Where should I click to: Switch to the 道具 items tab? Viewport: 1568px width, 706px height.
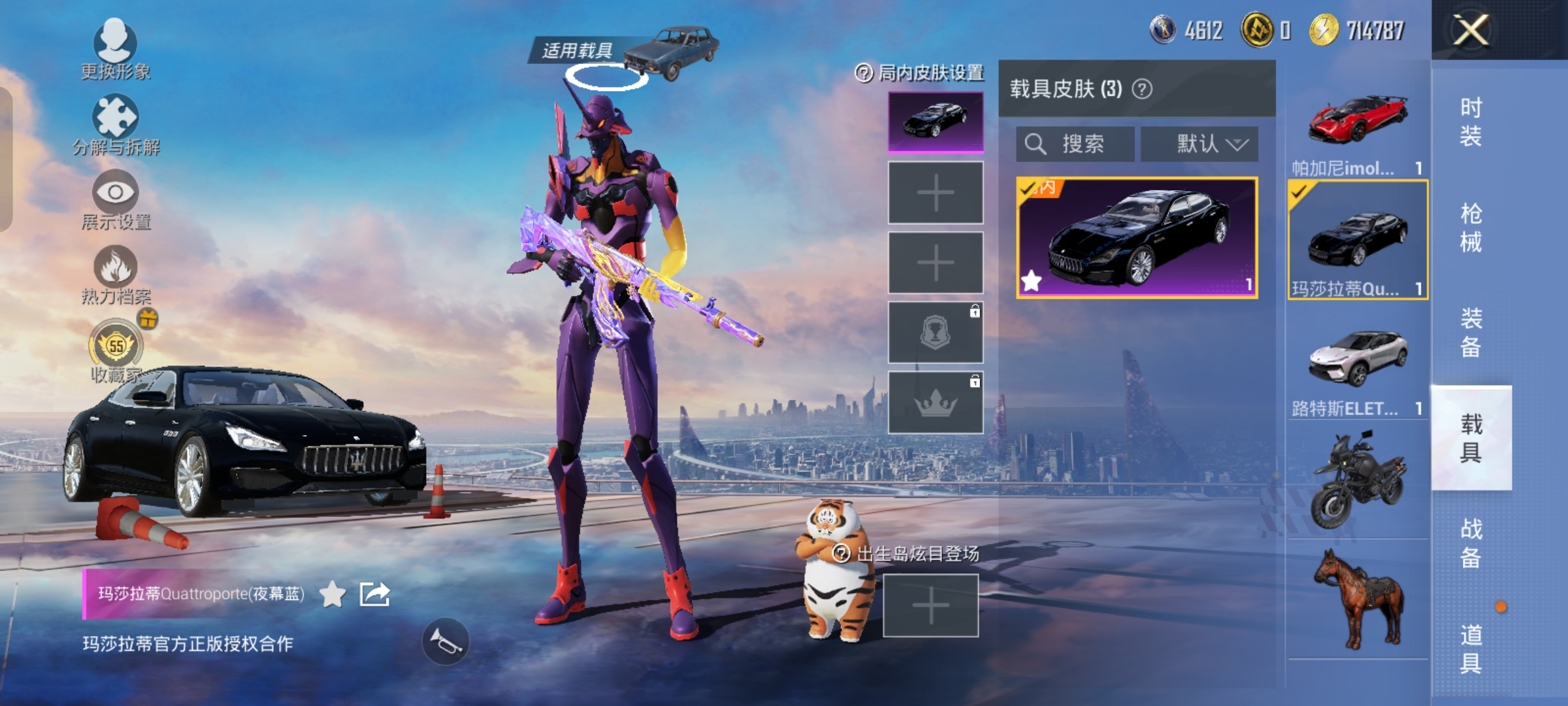click(1471, 648)
